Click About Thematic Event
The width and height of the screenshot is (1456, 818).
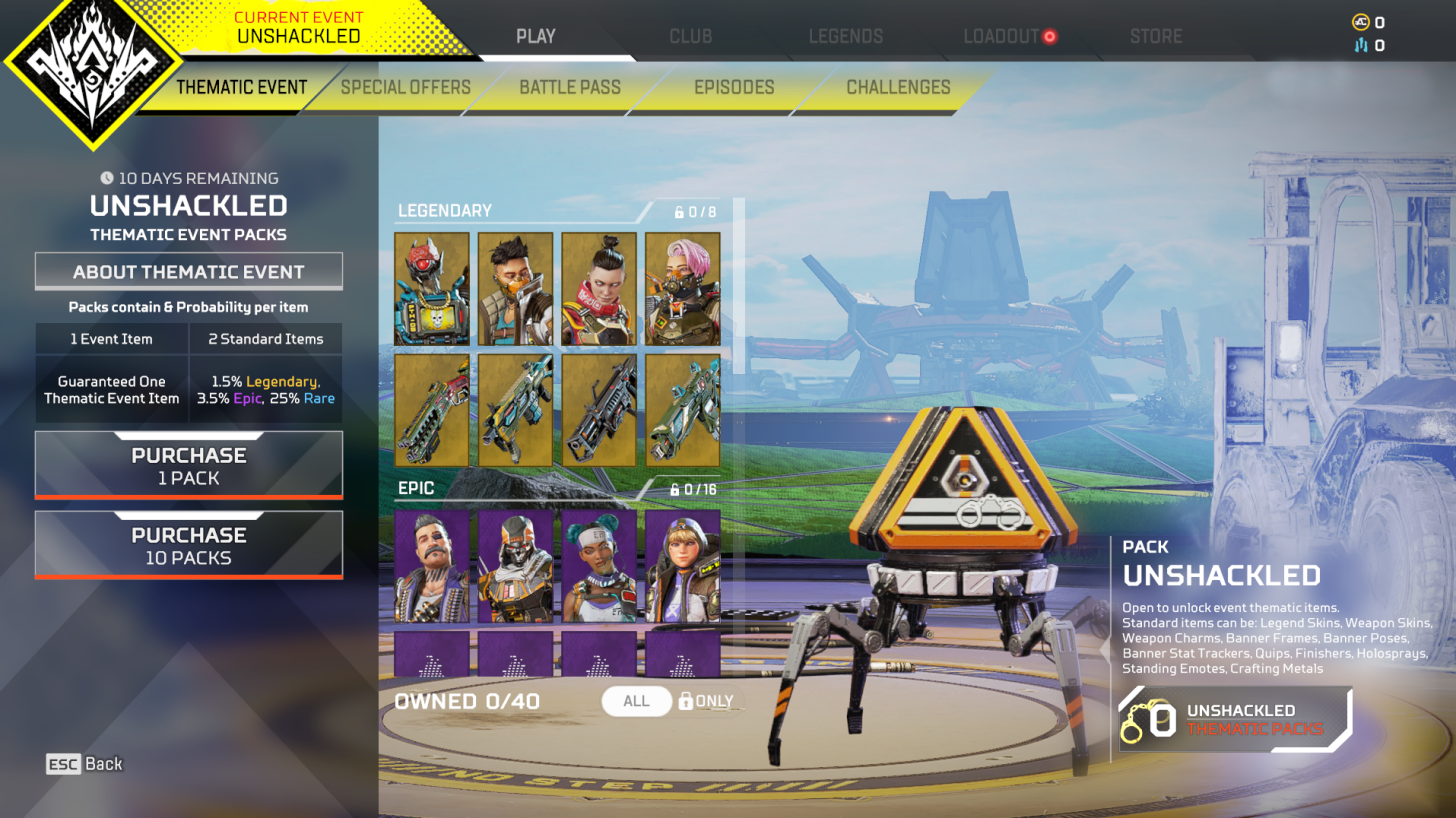[x=189, y=270]
